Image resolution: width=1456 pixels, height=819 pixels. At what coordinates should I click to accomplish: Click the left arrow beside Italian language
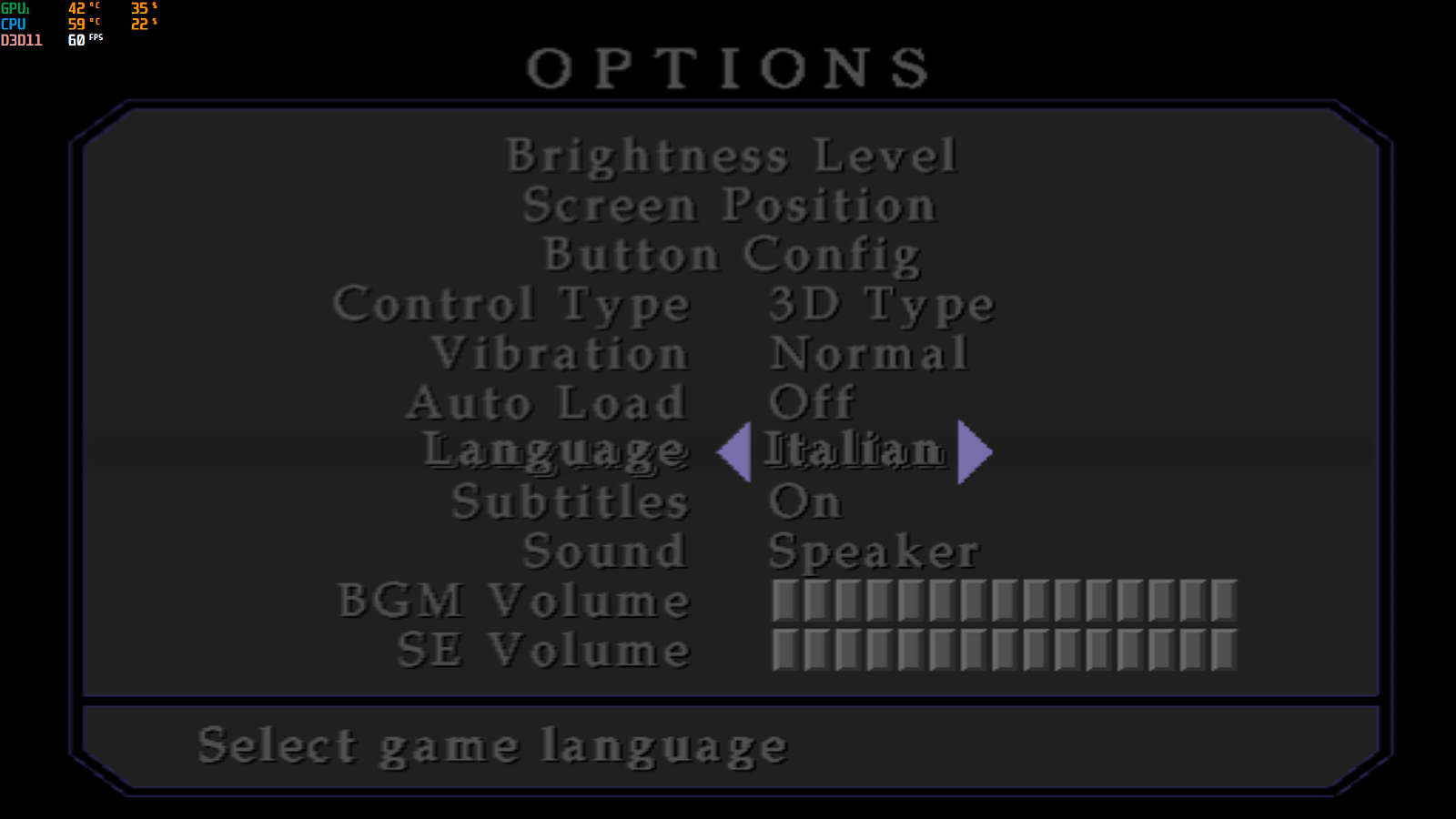(x=734, y=450)
